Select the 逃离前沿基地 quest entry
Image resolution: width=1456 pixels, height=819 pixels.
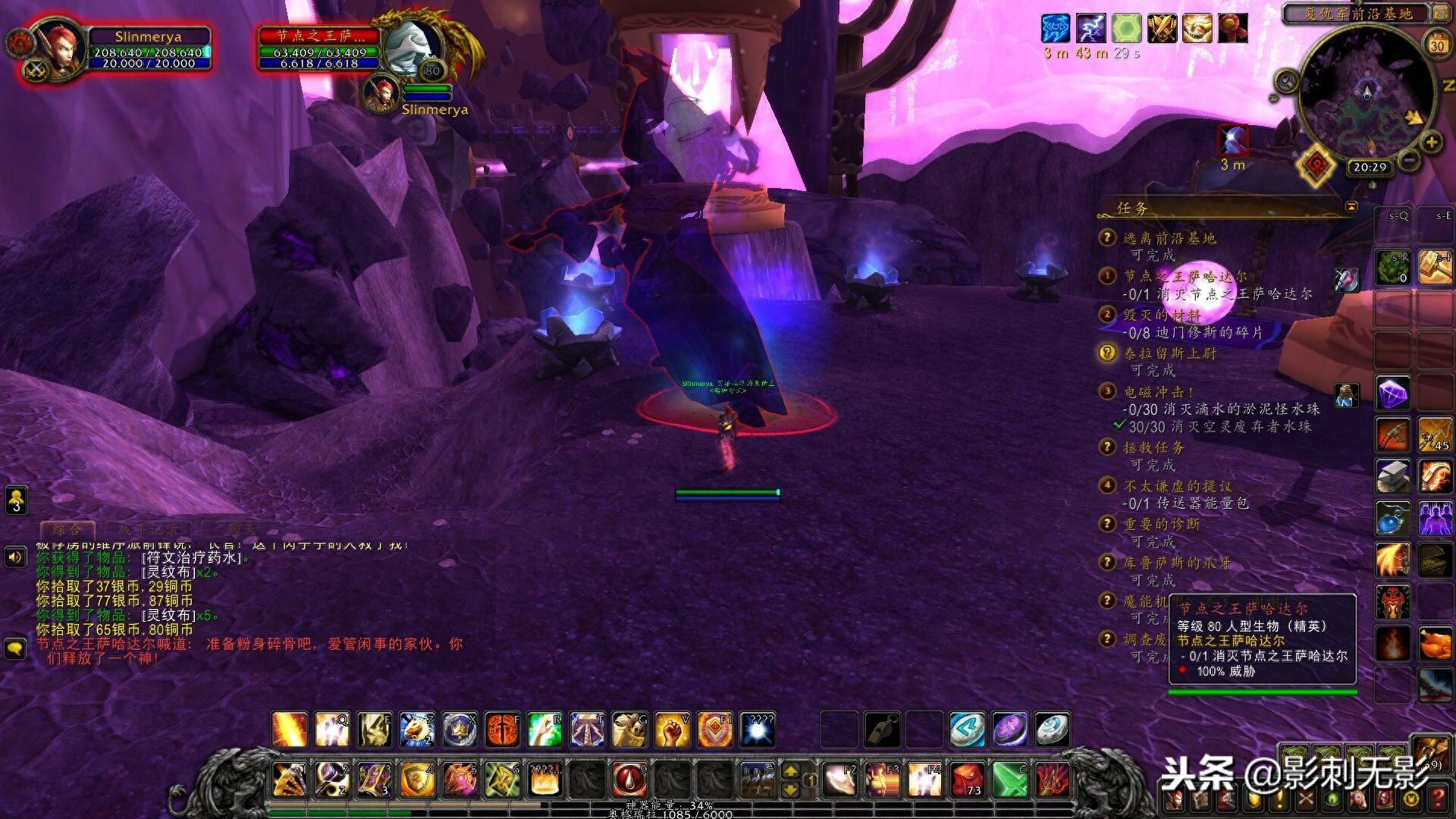[x=1169, y=238]
